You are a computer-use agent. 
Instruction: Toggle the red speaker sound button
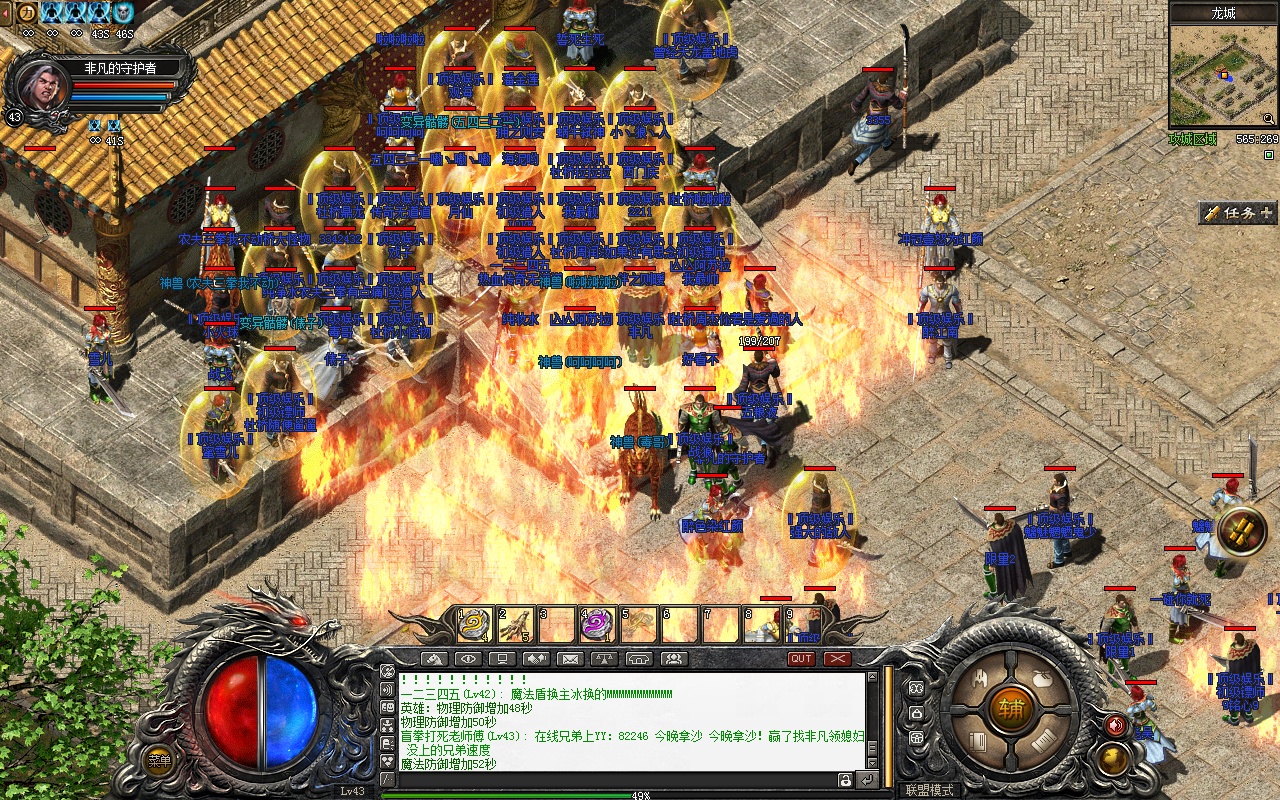pyautogui.click(x=1116, y=725)
